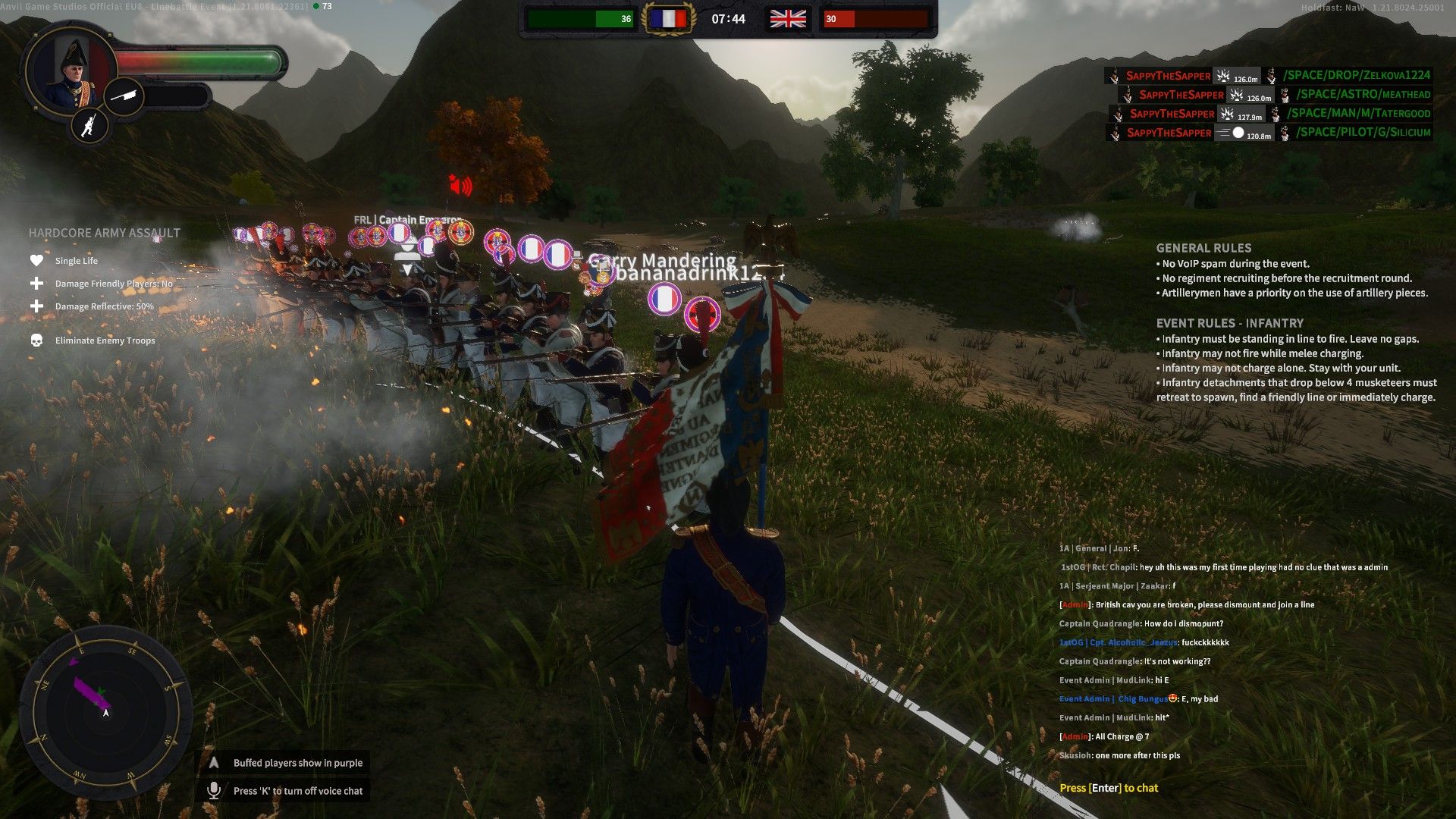
Task: Focus the 'Press [Enter] to chat' box
Action: coord(1108,788)
